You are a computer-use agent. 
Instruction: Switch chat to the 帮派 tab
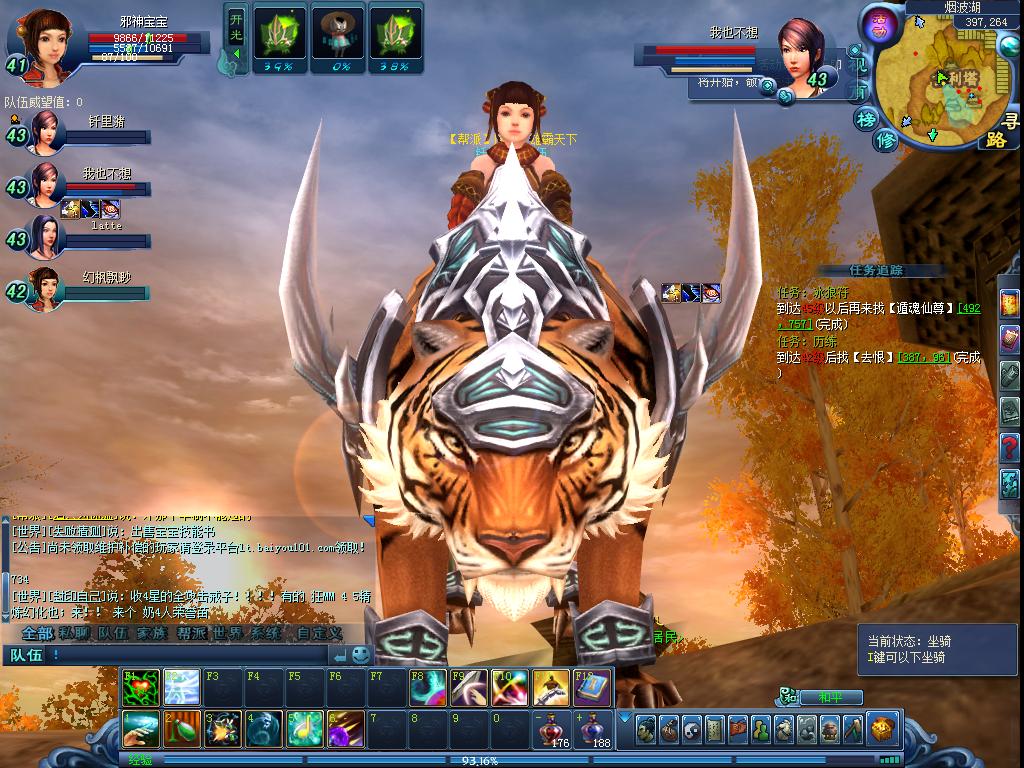(x=191, y=633)
